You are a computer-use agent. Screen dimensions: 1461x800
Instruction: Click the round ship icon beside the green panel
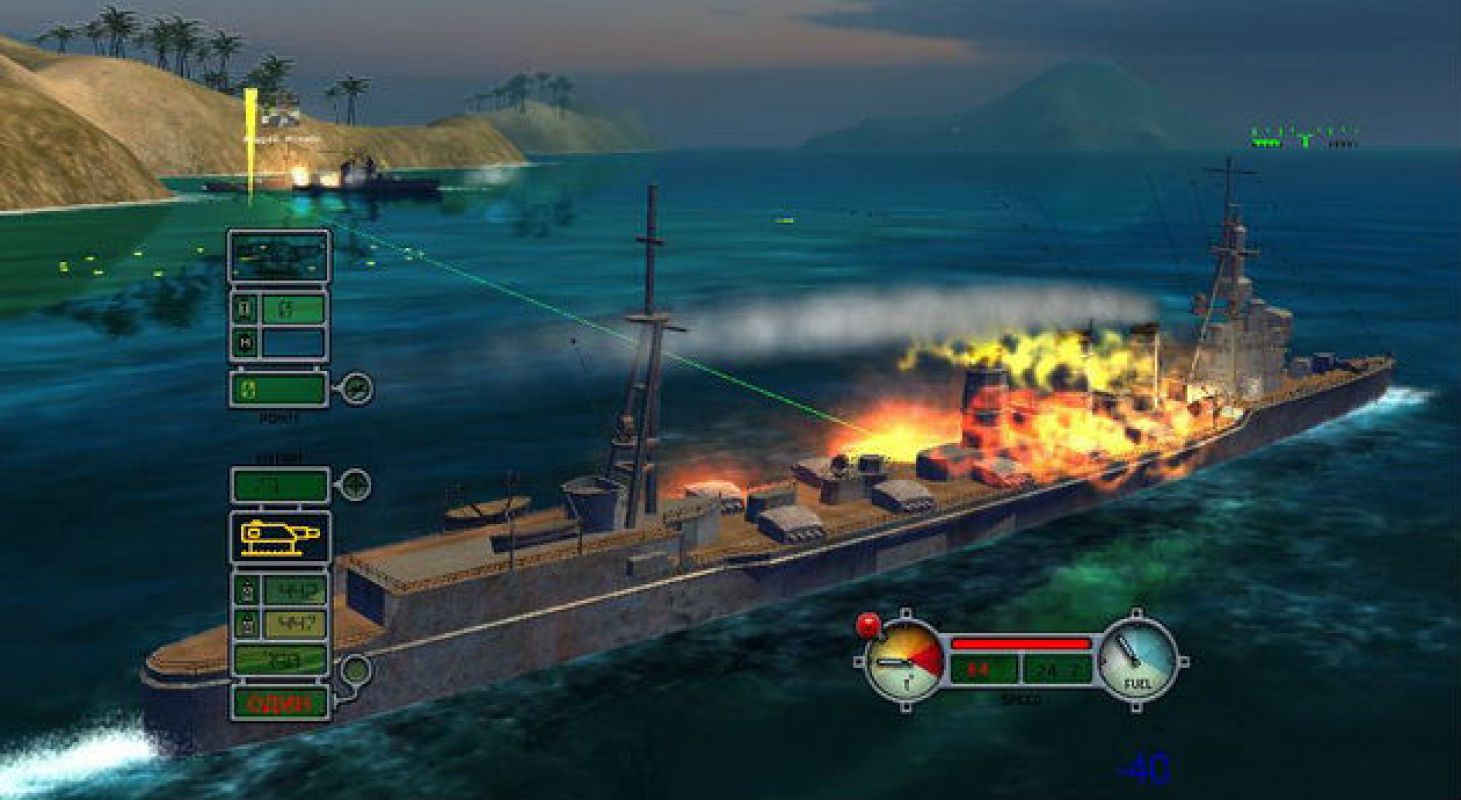[x=357, y=388]
